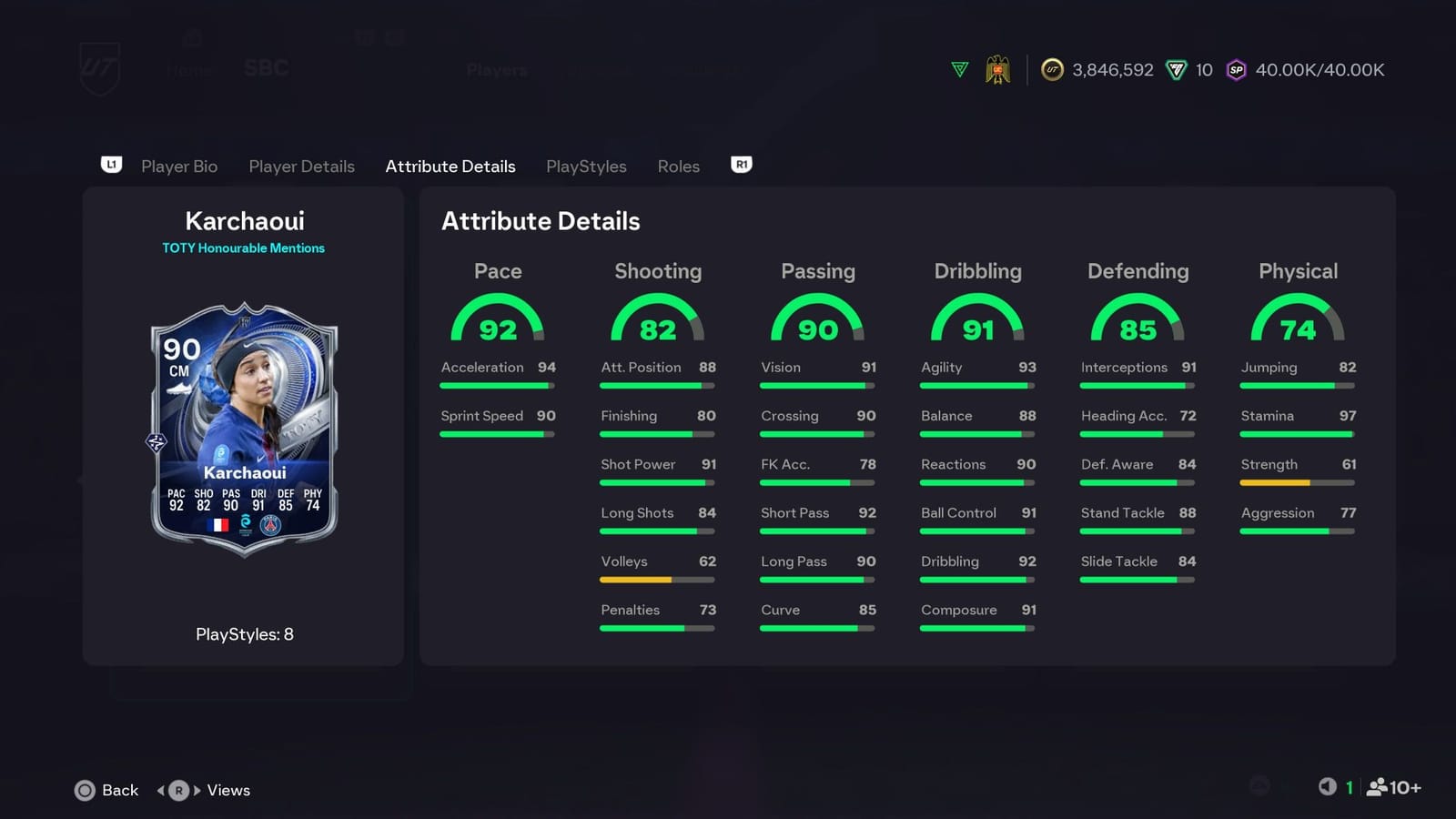This screenshot has height=819, width=1456.
Task: Select the Roles tab
Action: [678, 167]
